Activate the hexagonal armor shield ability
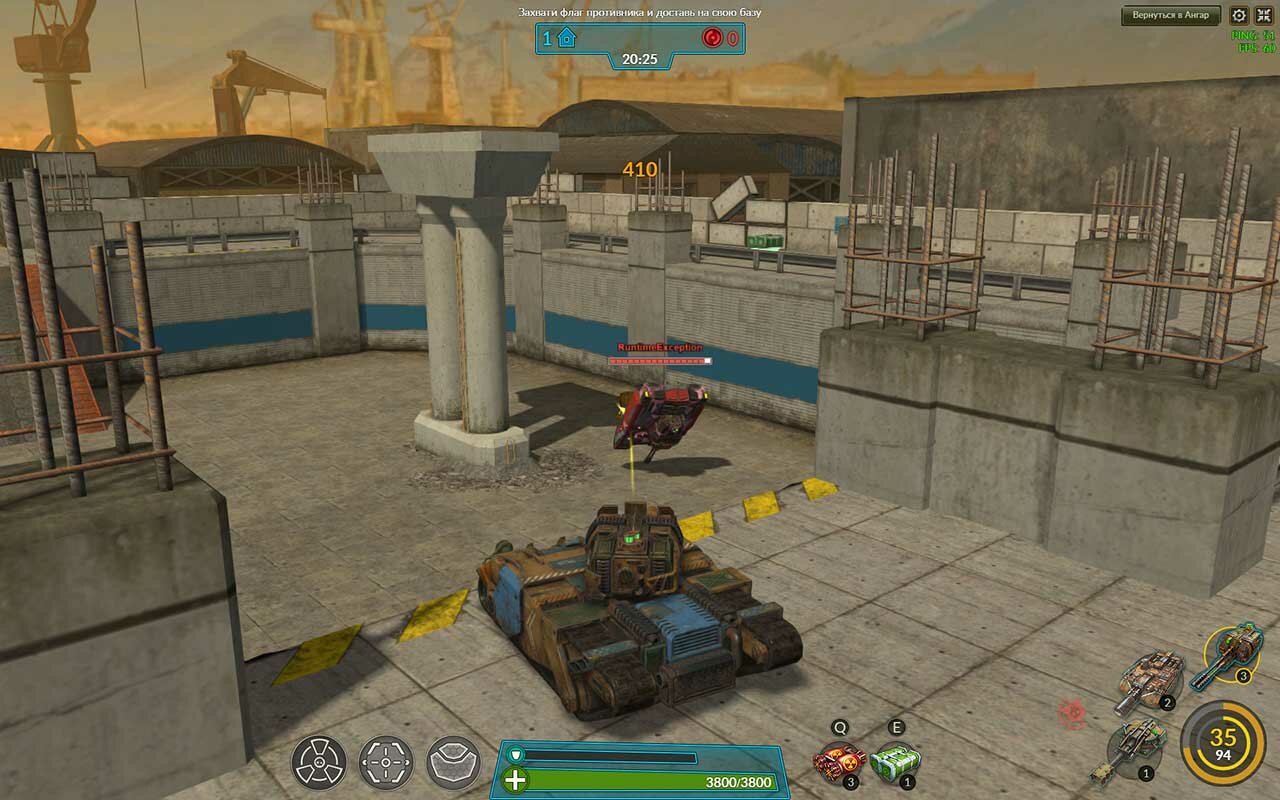 (x=453, y=763)
